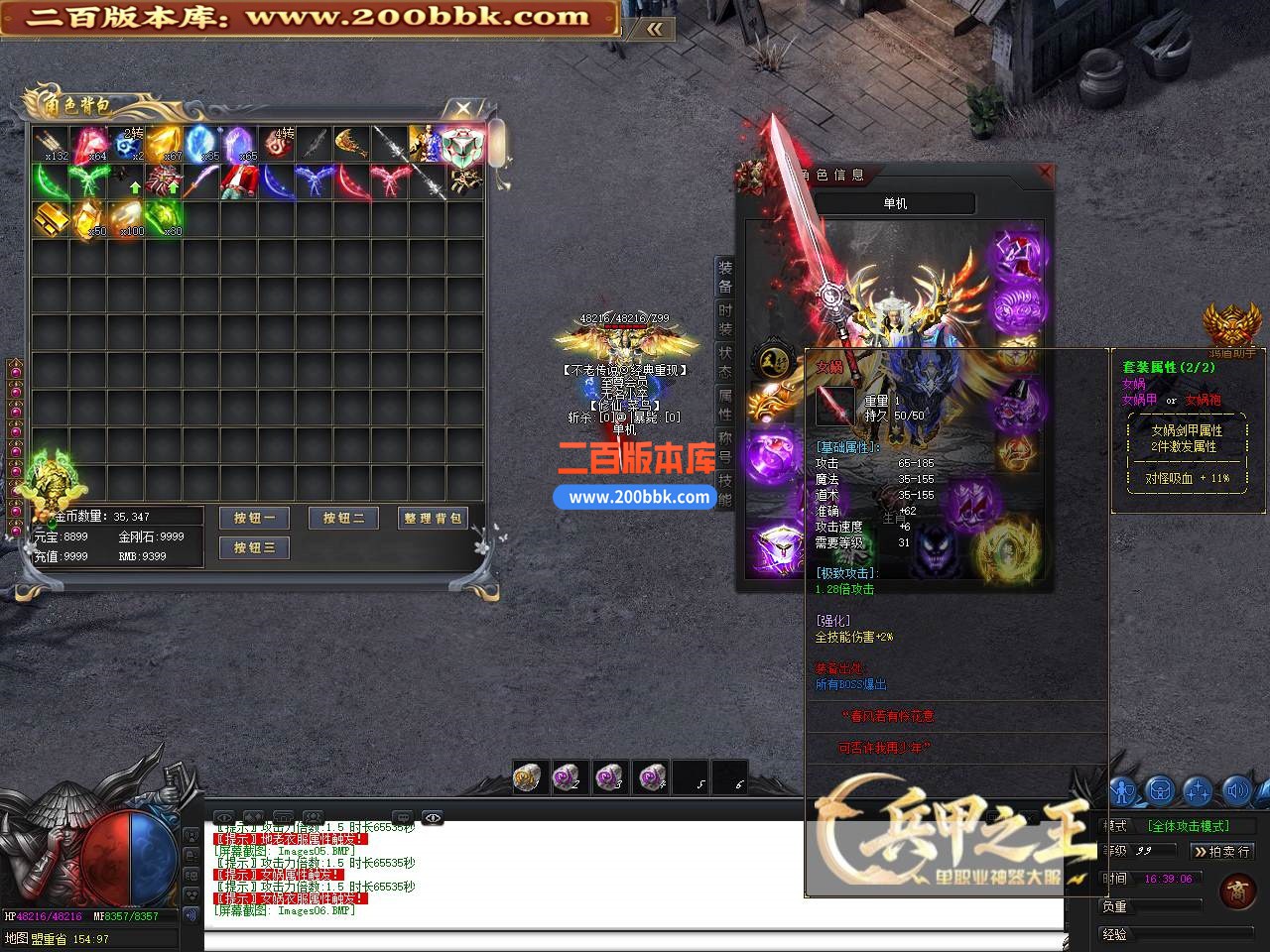Open the 称号 title tab
This screenshot has height=952, width=1270.
pos(725,447)
